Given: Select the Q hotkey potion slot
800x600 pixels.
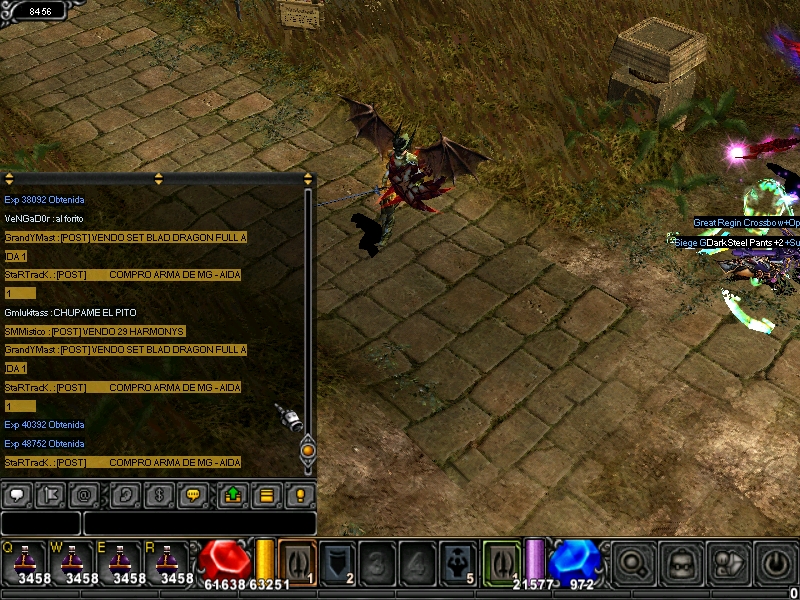Looking at the screenshot, I should click(x=24, y=561).
